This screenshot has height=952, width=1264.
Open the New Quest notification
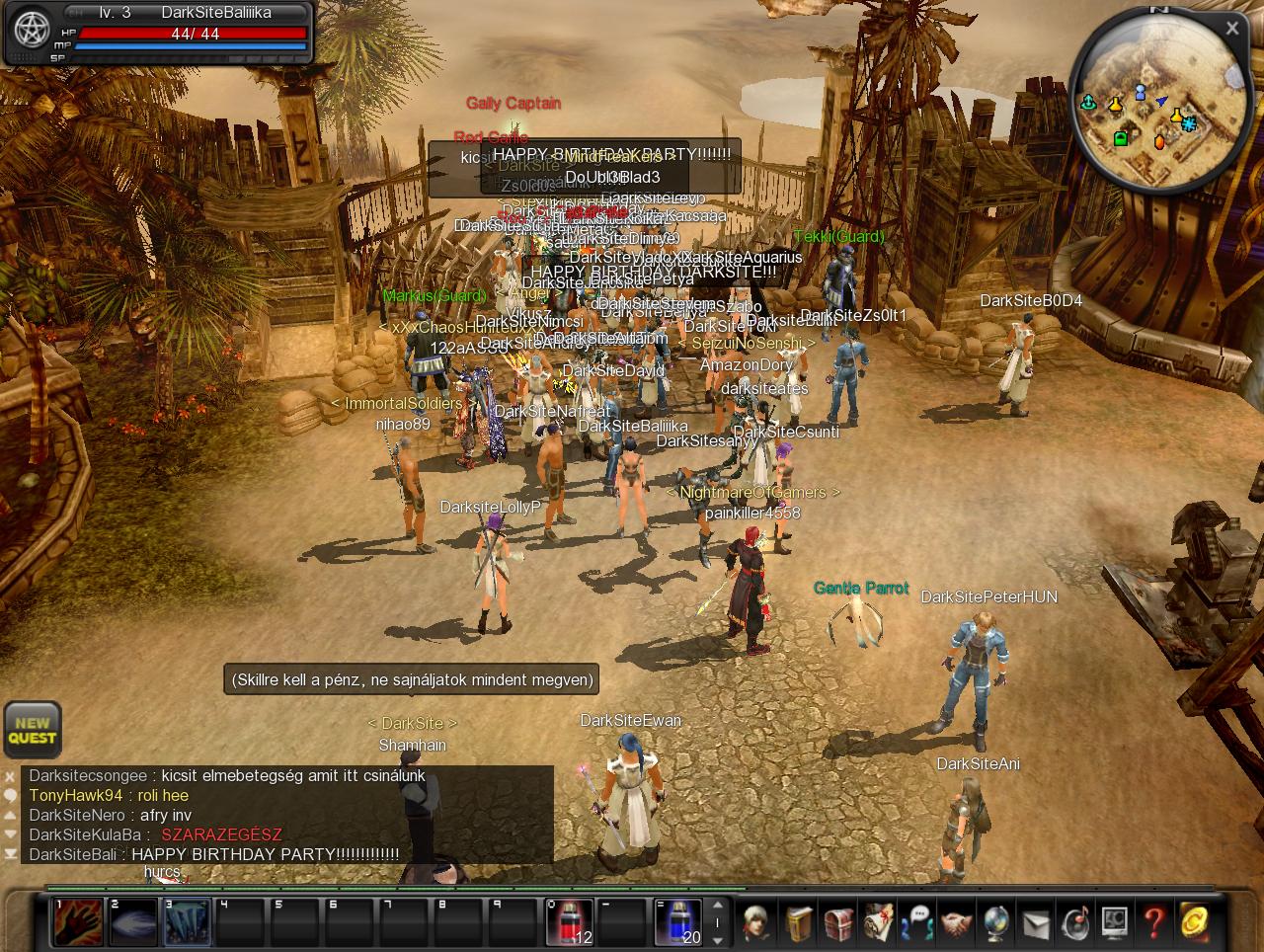tap(33, 730)
